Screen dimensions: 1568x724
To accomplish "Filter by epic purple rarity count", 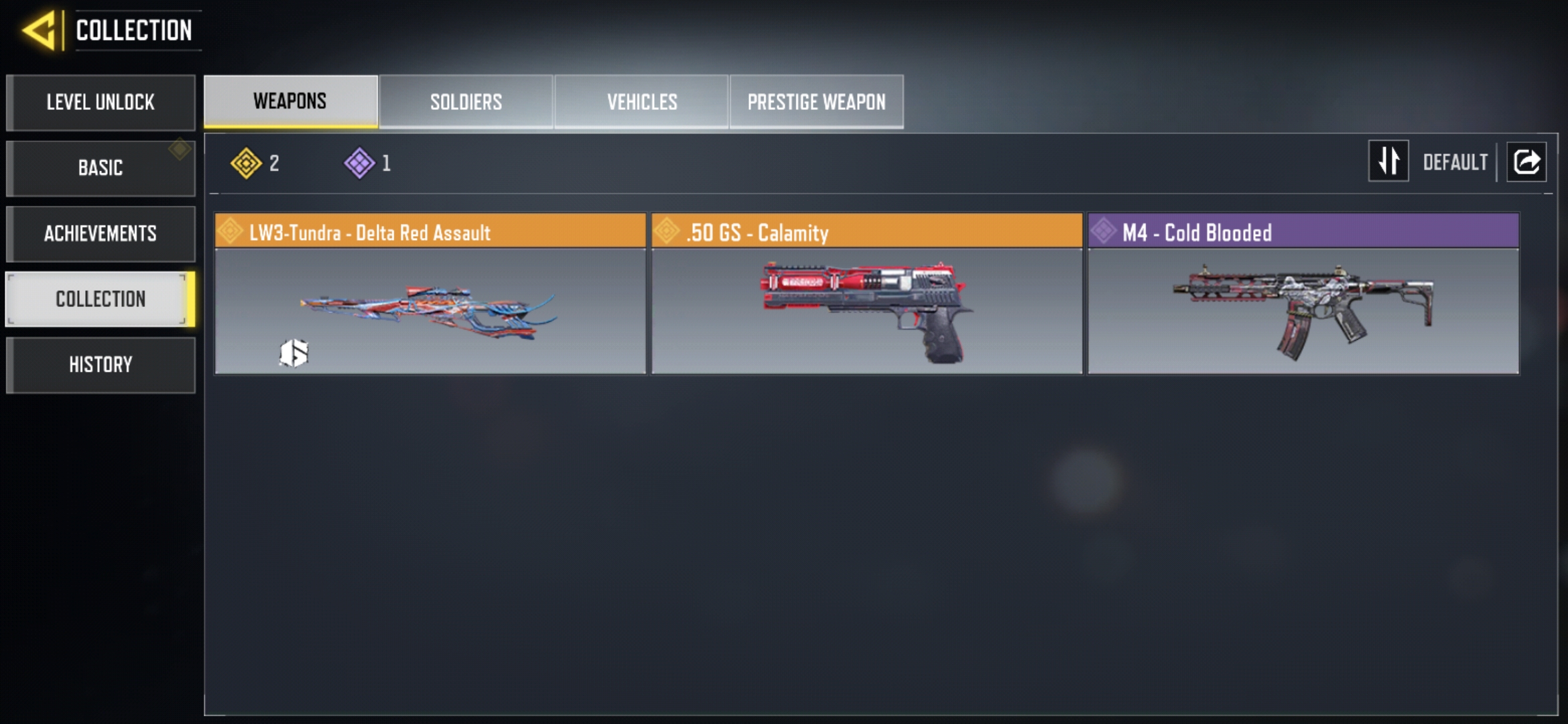I will [368, 163].
